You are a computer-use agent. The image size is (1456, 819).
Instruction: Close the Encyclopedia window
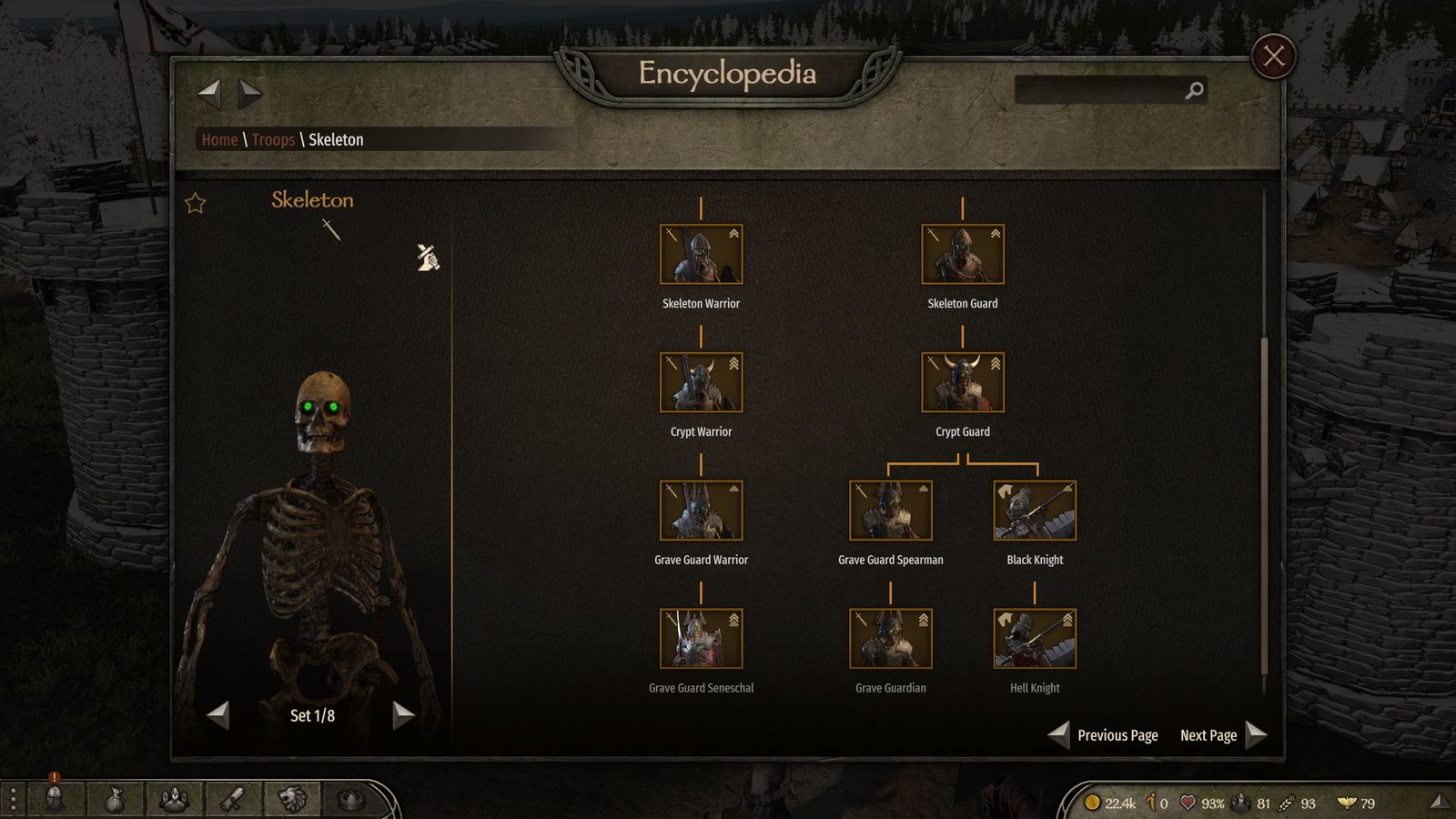[1273, 56]
